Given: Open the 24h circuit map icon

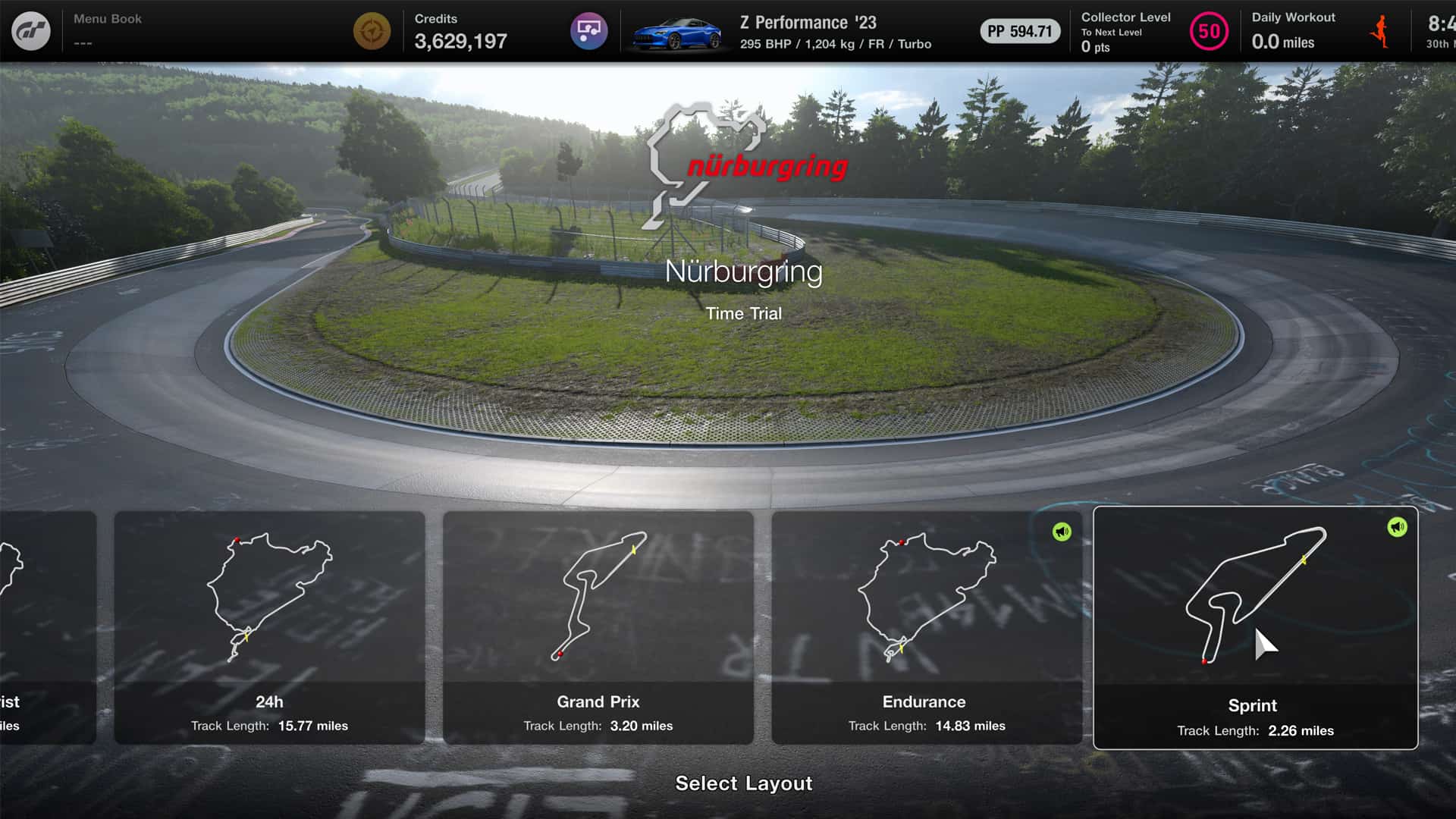Looking at the screenshot, I should 269,599.
